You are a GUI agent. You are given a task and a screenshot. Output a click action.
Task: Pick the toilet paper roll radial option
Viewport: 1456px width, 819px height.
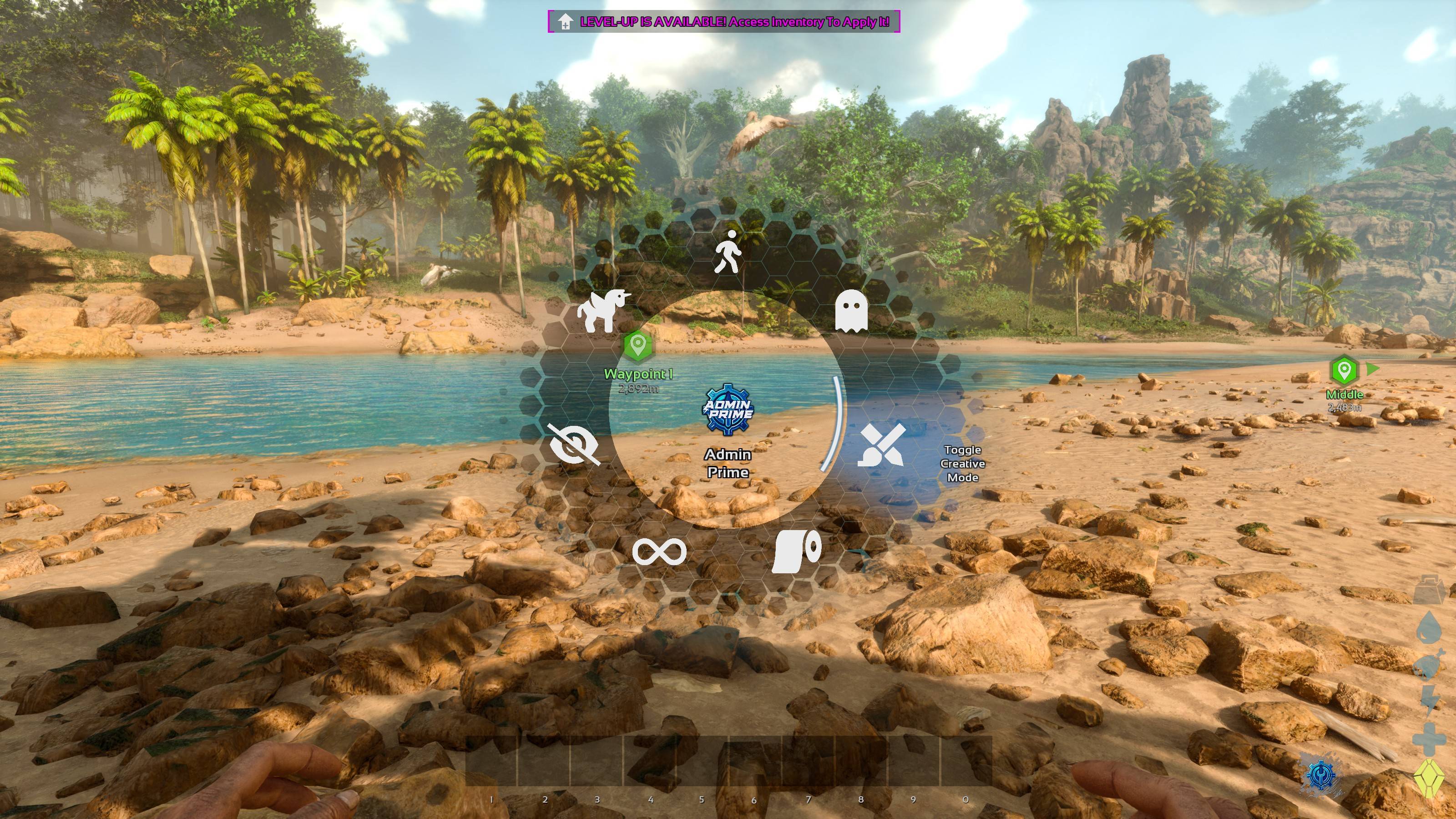[797, 551]
